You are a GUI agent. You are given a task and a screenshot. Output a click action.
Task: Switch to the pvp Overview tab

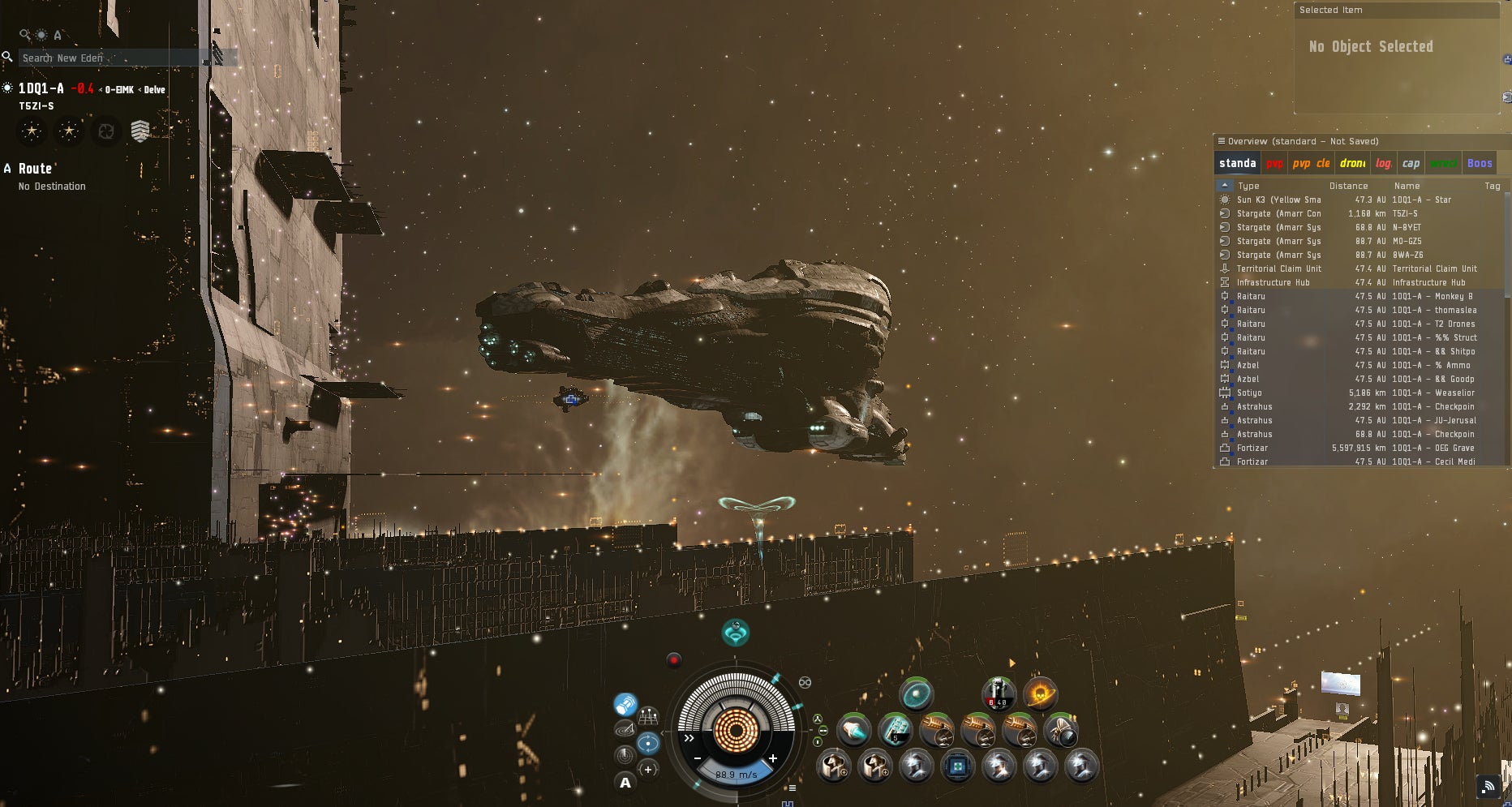[1275, 163]
